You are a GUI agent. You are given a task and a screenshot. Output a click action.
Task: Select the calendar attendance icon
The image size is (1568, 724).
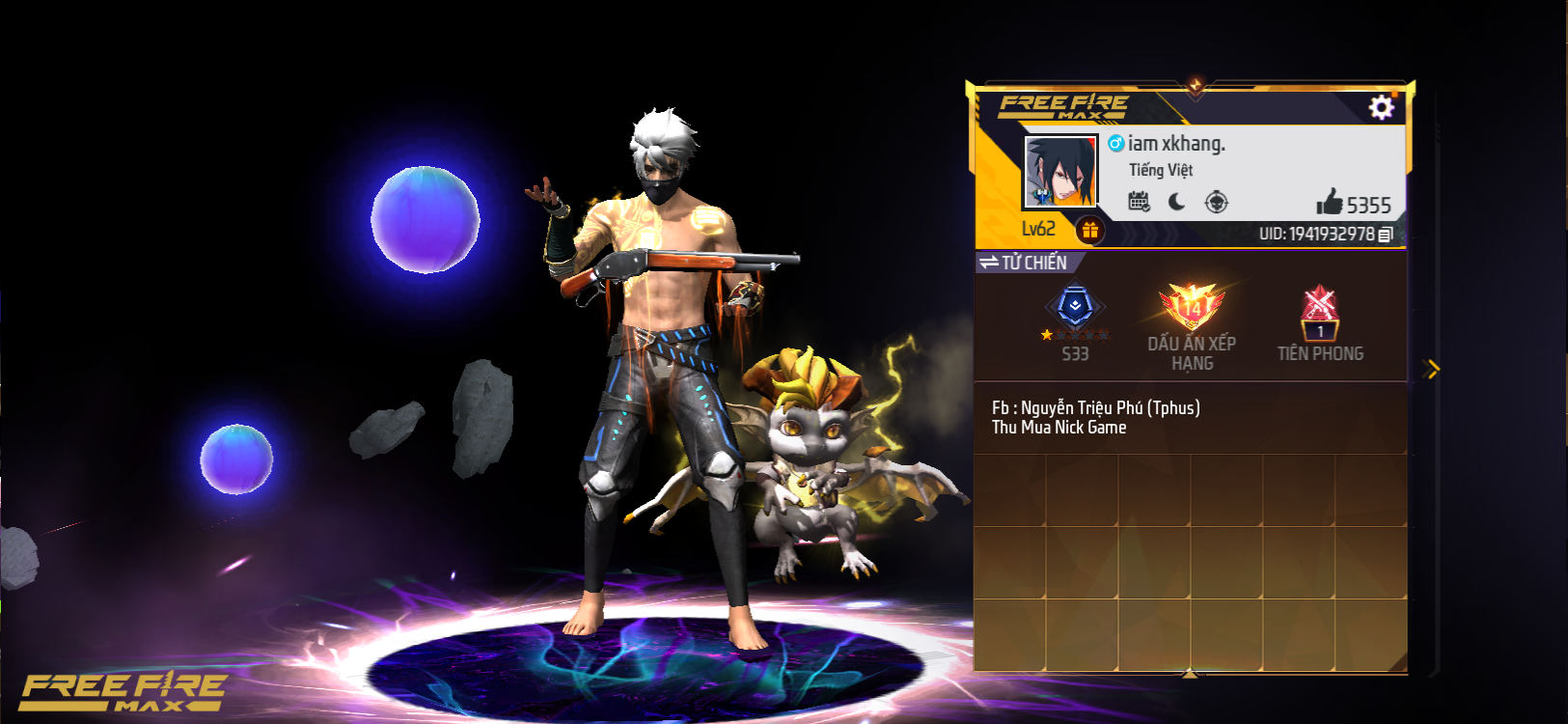coord(1141,202)
